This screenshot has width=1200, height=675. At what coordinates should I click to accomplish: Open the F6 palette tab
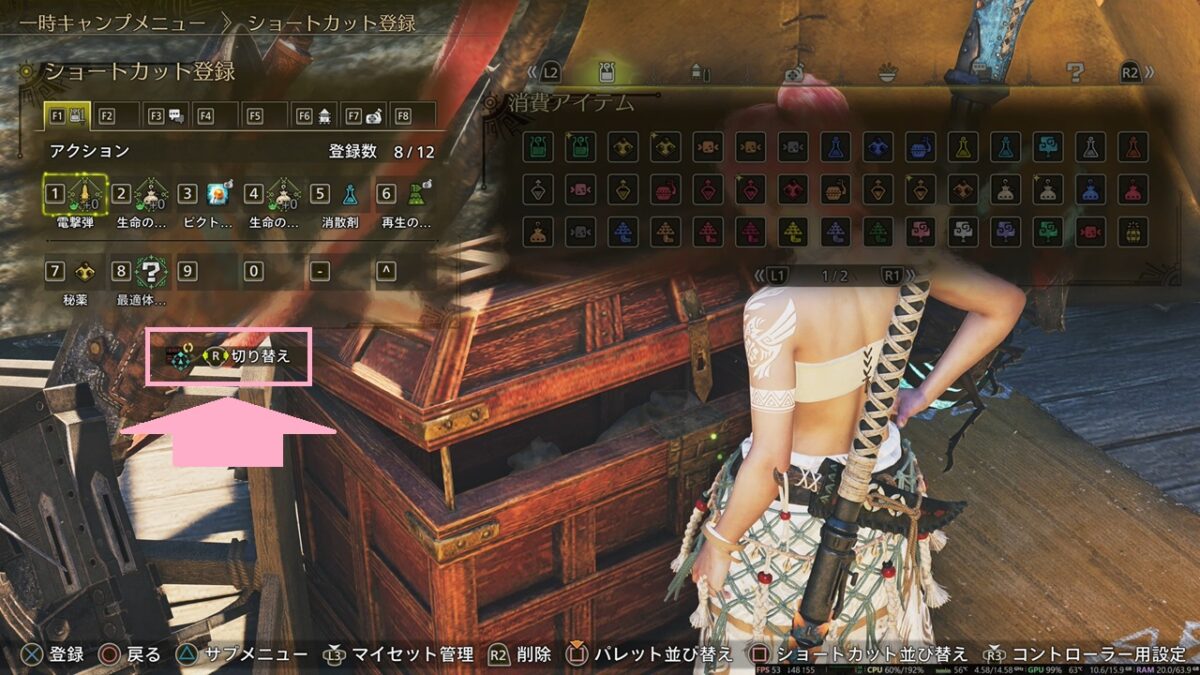point(314,116)
